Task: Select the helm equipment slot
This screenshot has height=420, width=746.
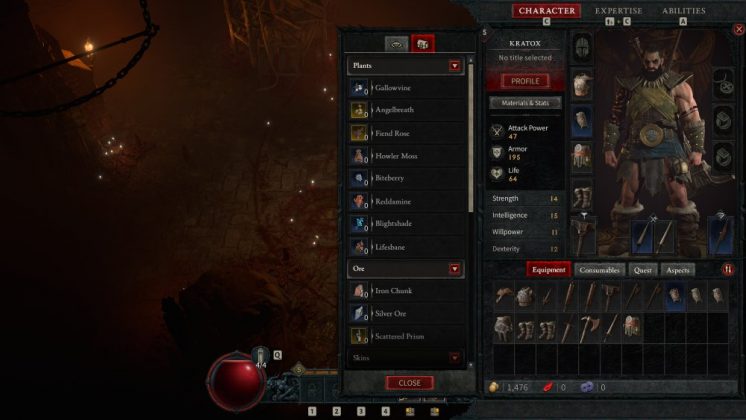Action: 581,46
